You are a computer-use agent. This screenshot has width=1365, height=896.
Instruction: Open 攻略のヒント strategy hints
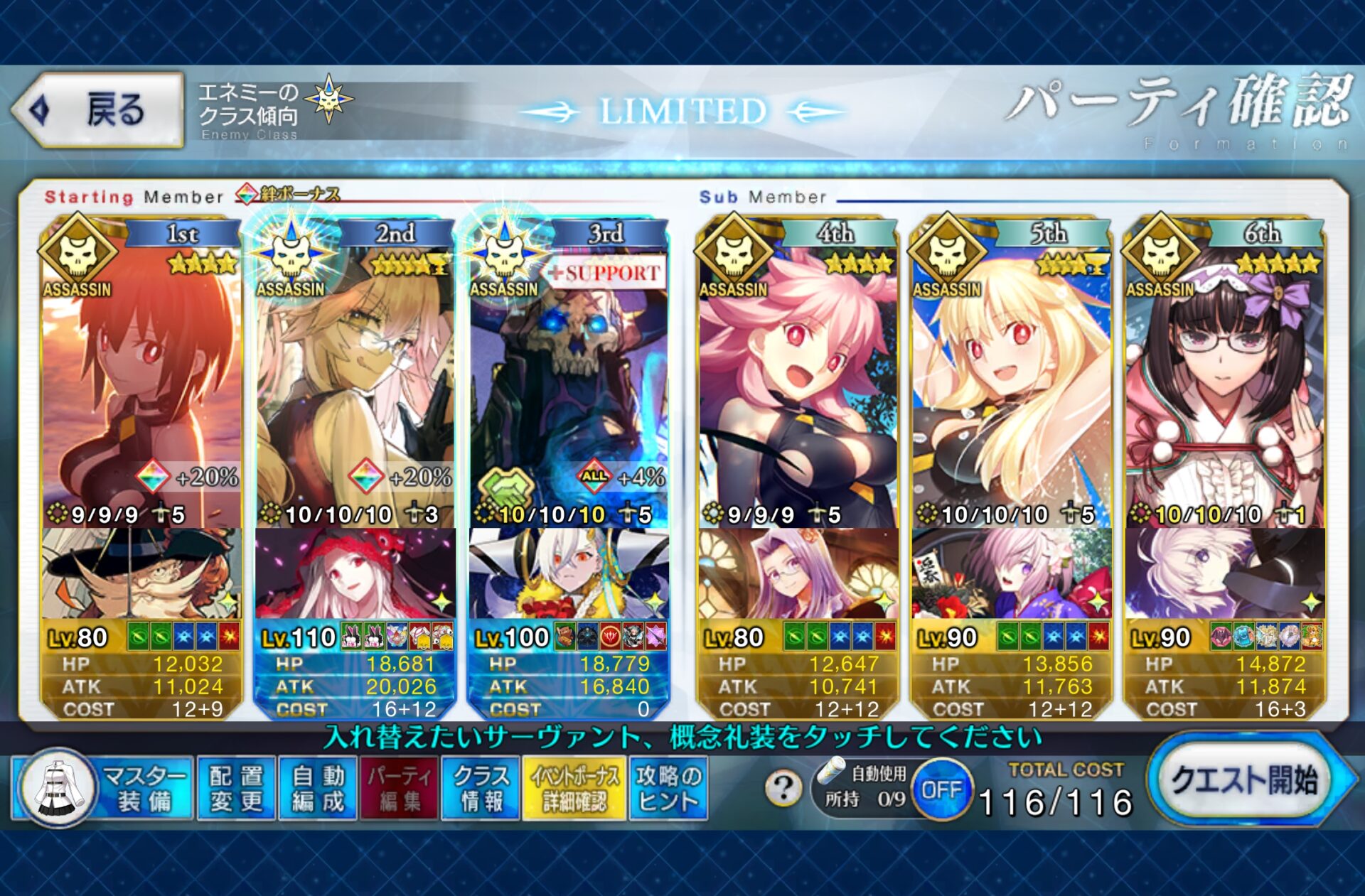(668, 788)
